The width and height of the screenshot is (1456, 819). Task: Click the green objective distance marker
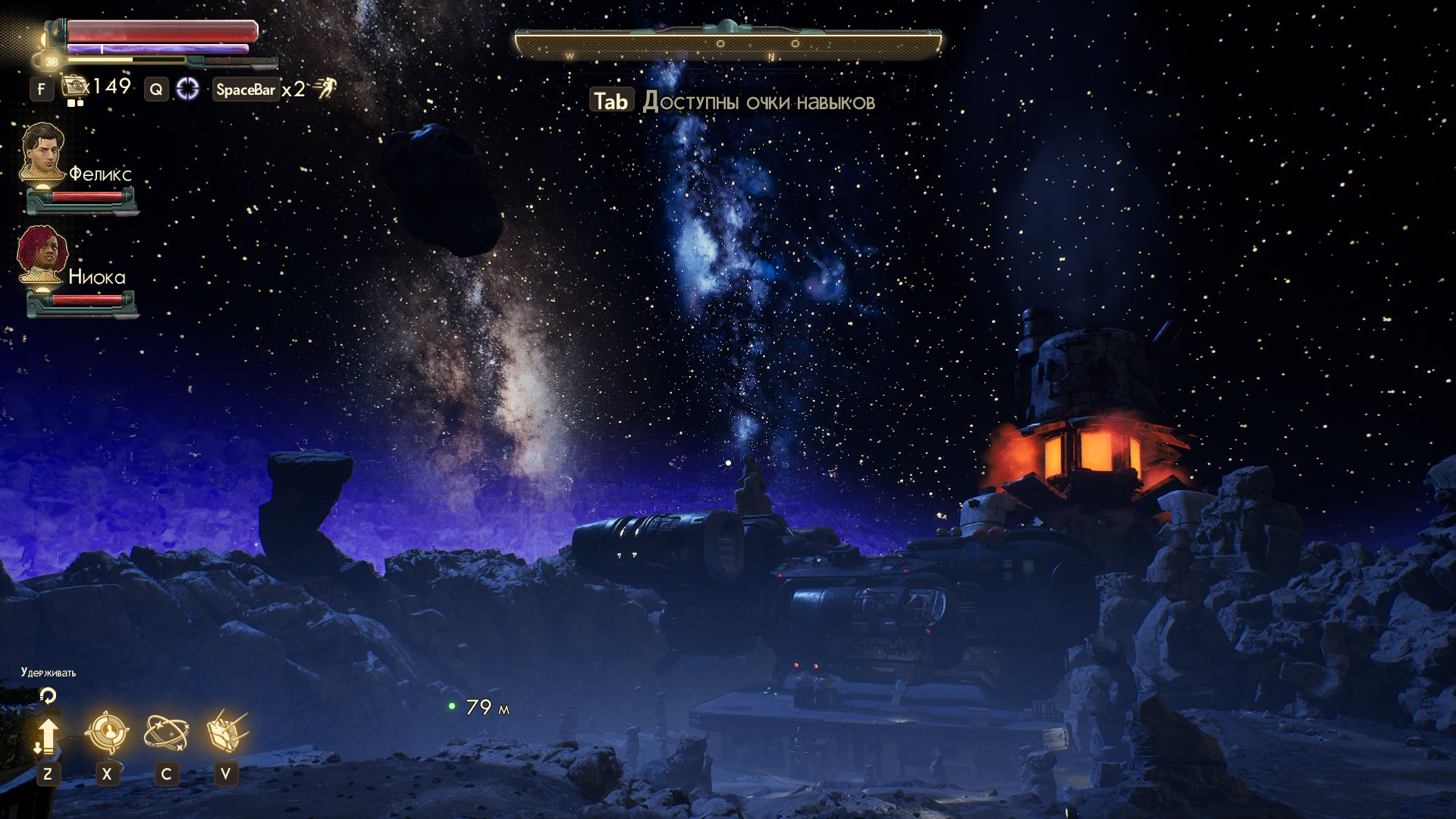click(452, 707)
